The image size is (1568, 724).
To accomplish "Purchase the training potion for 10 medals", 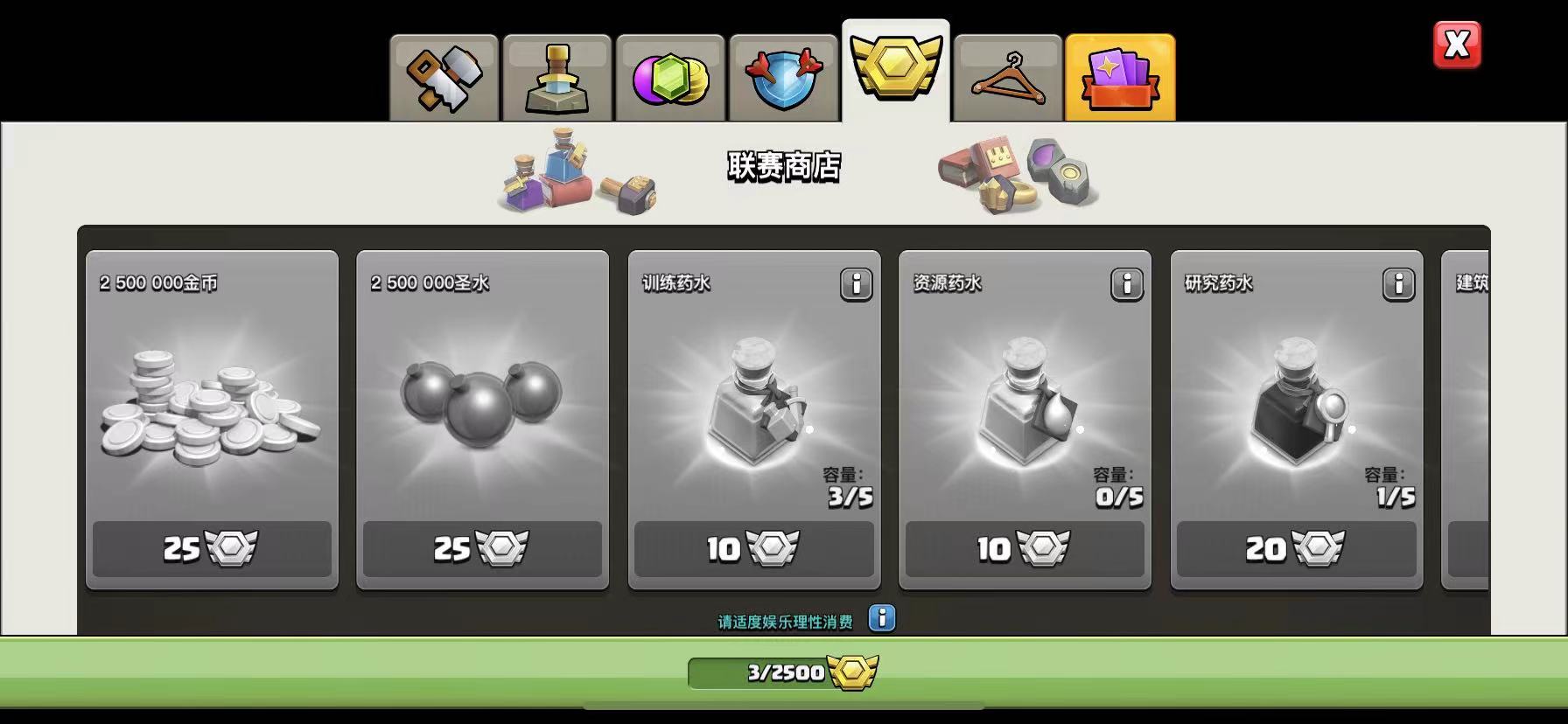I will pos(753,549).
